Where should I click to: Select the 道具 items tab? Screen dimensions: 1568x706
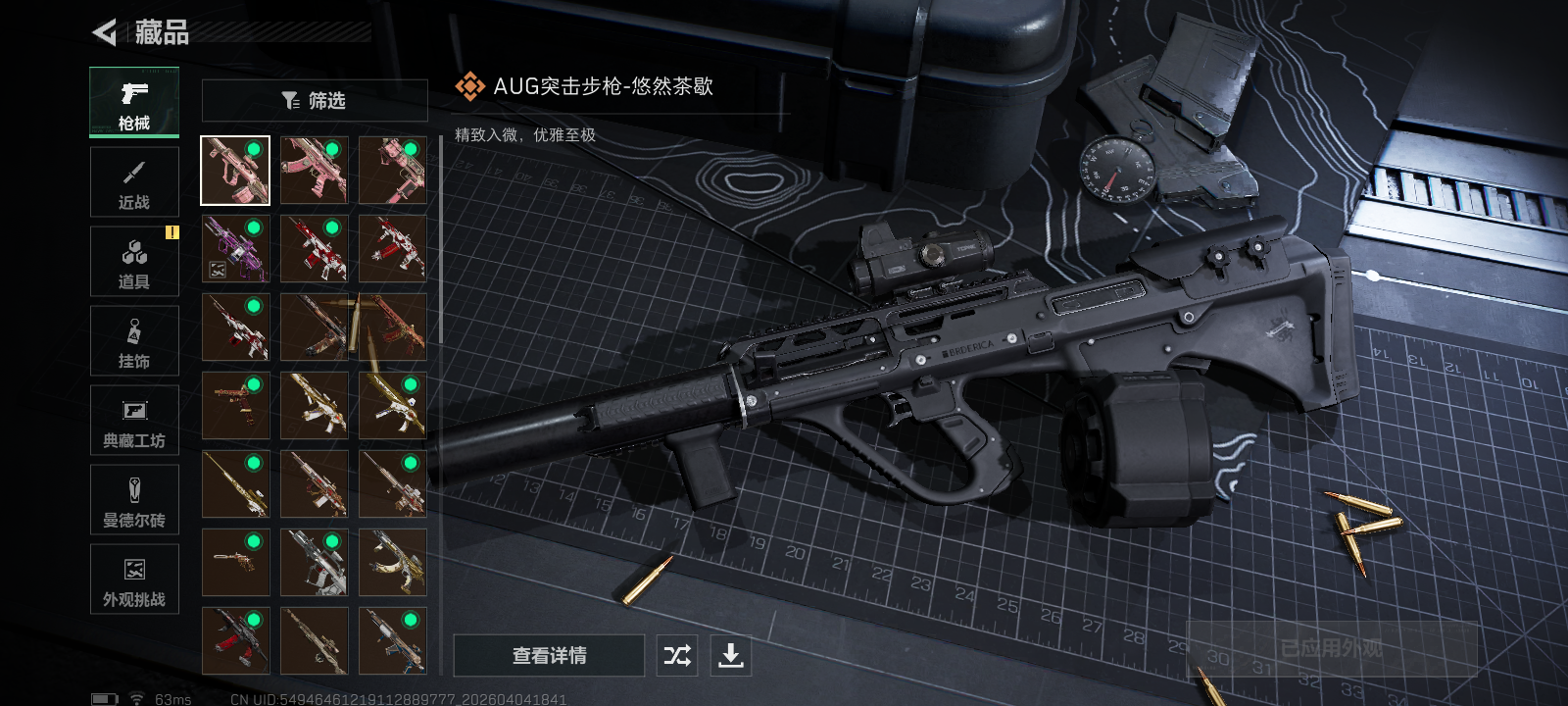(x=134, y=262)
